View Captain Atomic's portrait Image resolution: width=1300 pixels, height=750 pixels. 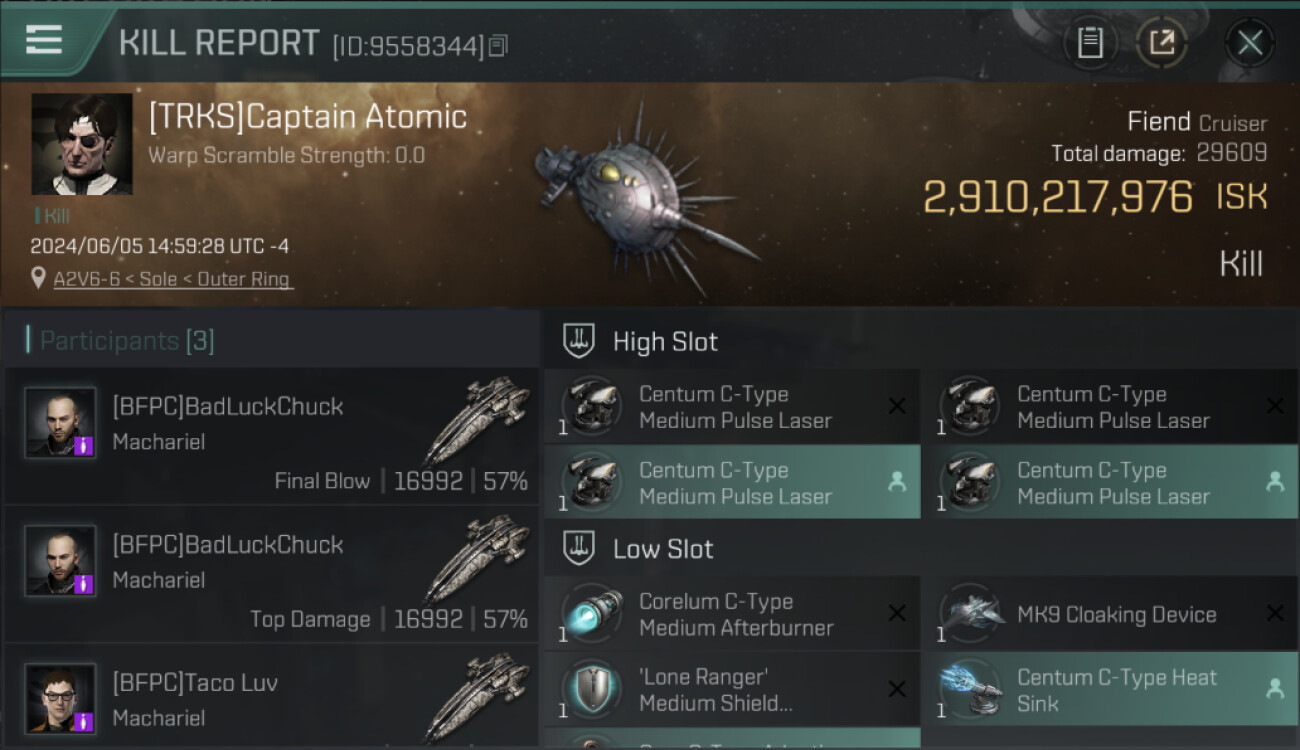click(x=82, y=144)
